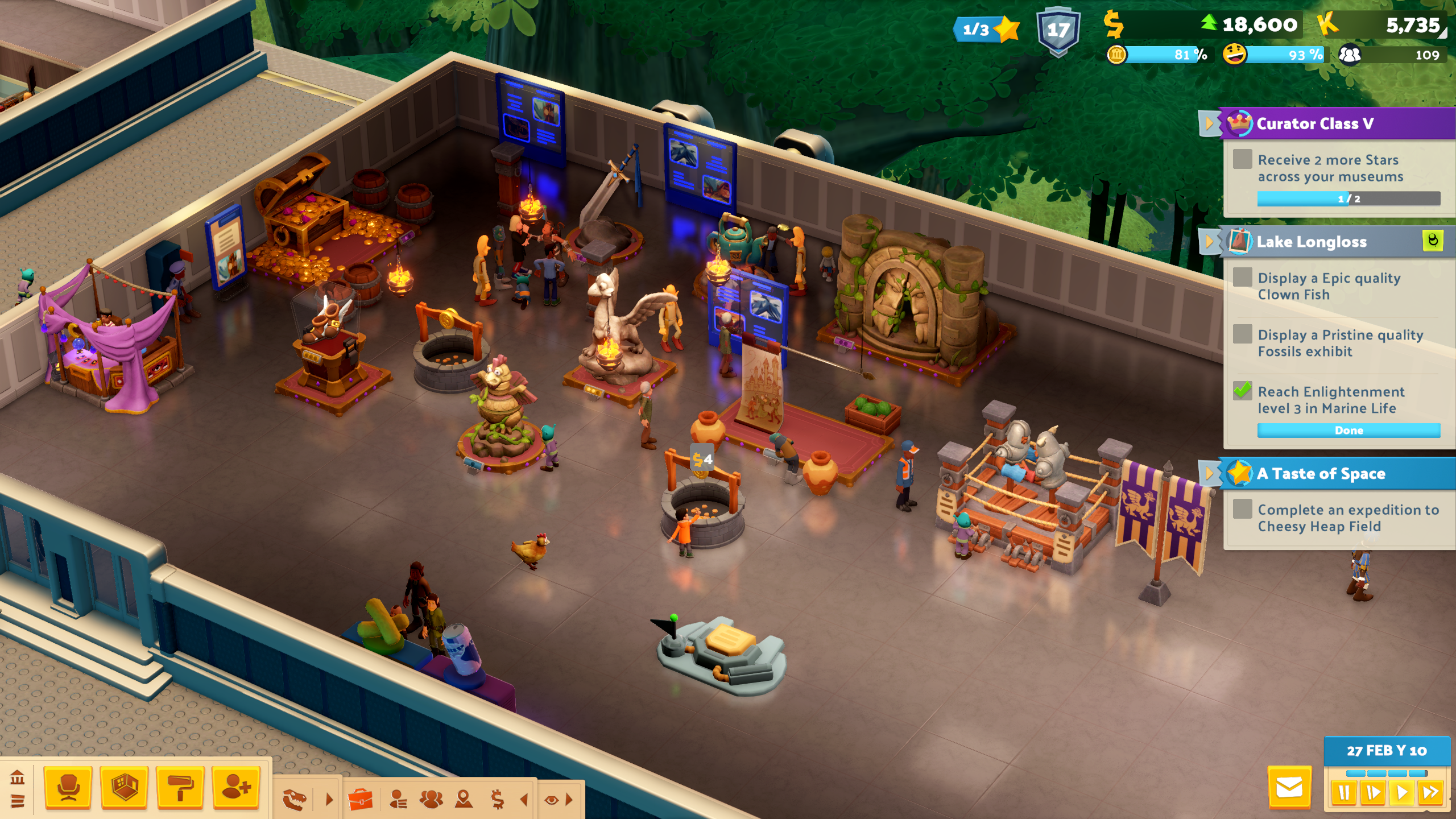Set game speed to fast forward
This screenshot has height=819, width=1456.
[x=1430, y=793]
